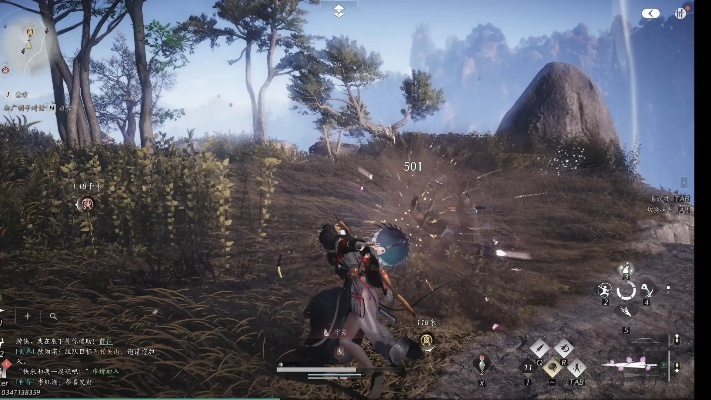The width and height of the screenshot is (711, 400).
Task: Use the healing gourd item slot
Action: tap(482, 363)
